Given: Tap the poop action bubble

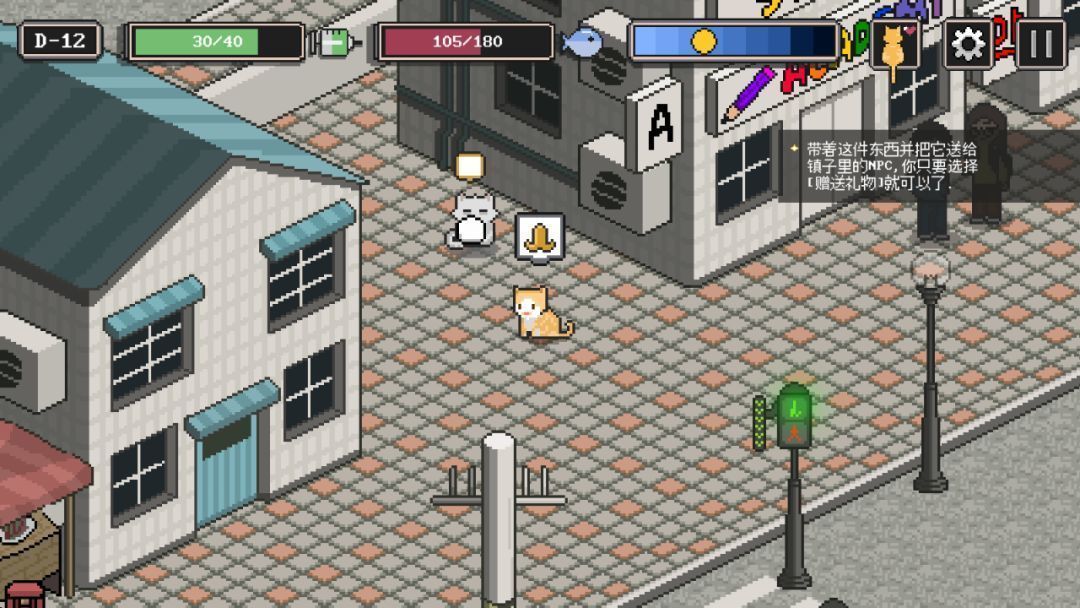Looking at the screenshot, I should [x=540, y=238].
